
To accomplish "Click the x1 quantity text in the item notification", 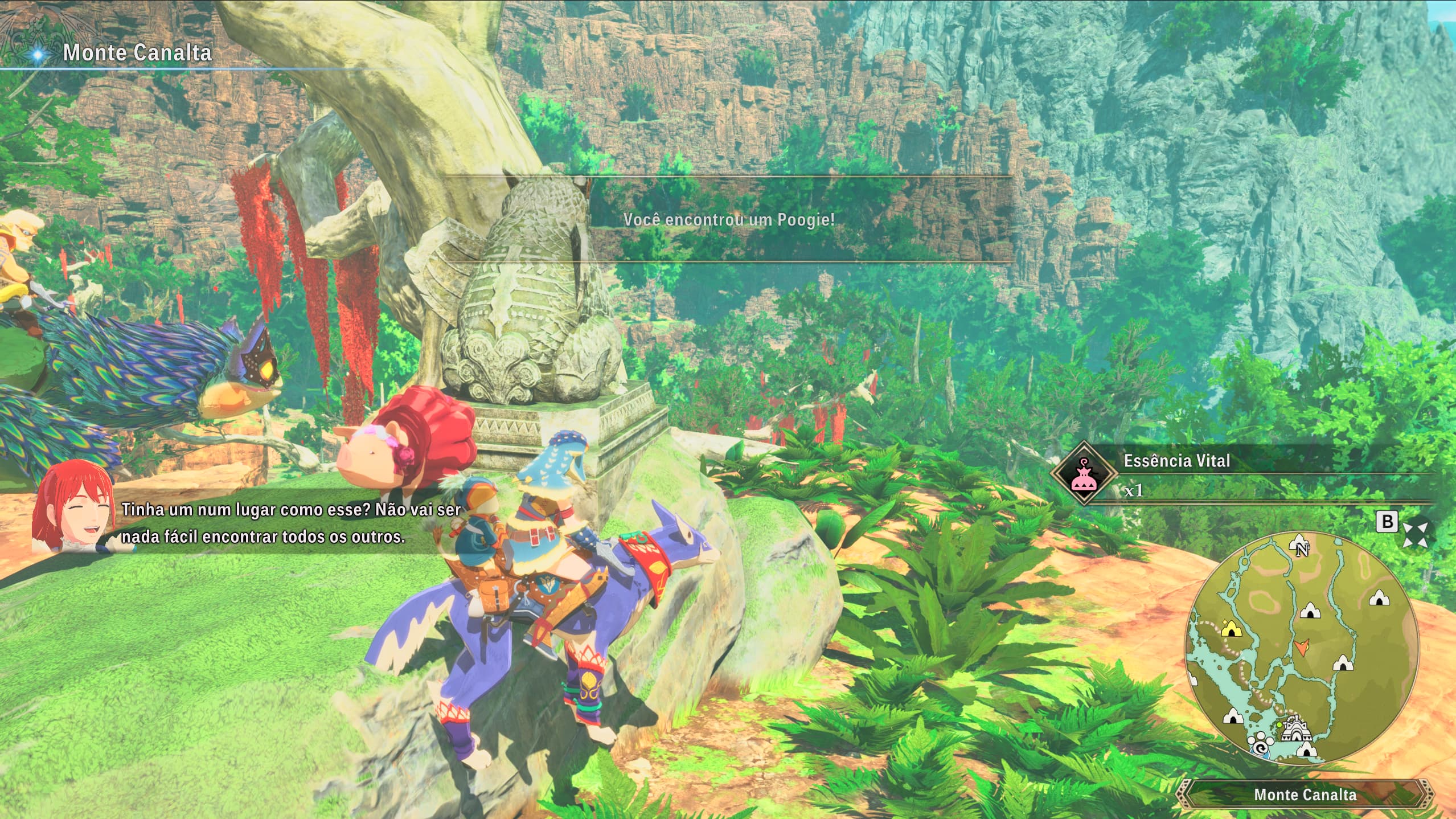I will 1134,493.
